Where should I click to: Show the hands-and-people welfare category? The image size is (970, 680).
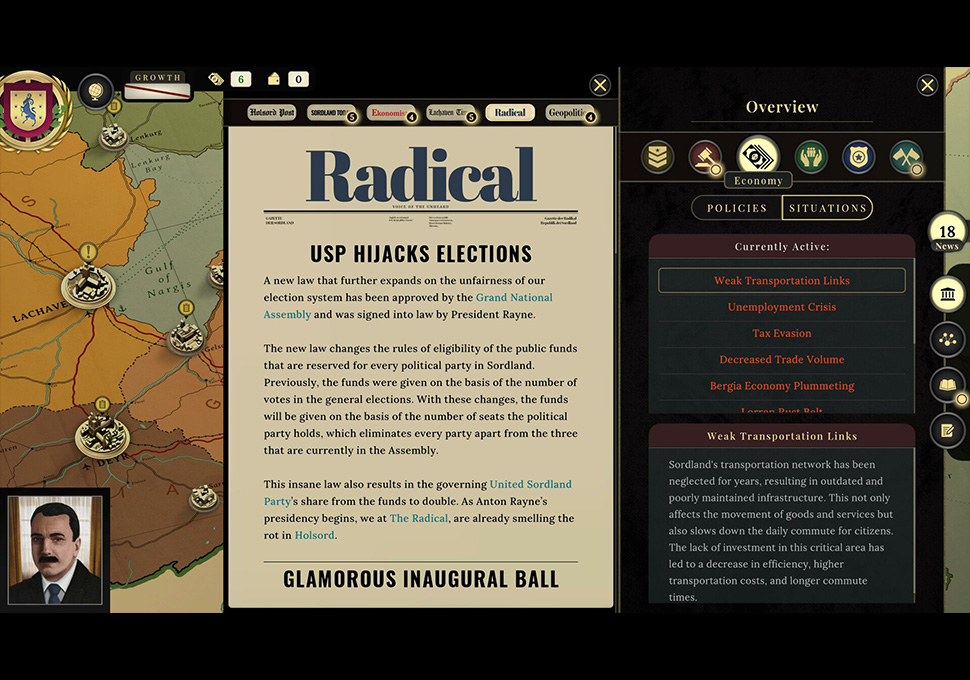point(811,157)
